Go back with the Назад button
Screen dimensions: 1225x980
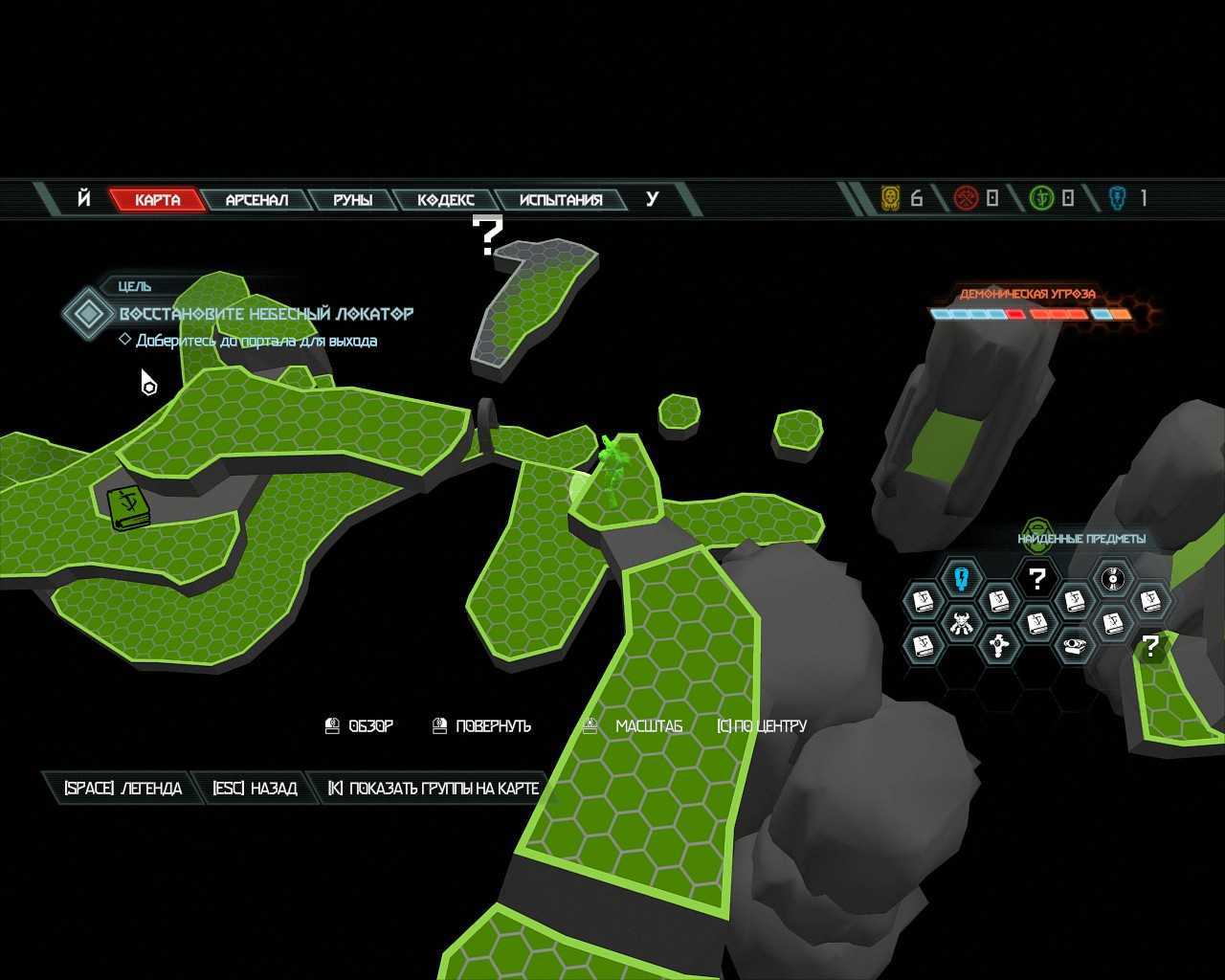(x=255, y=789)
